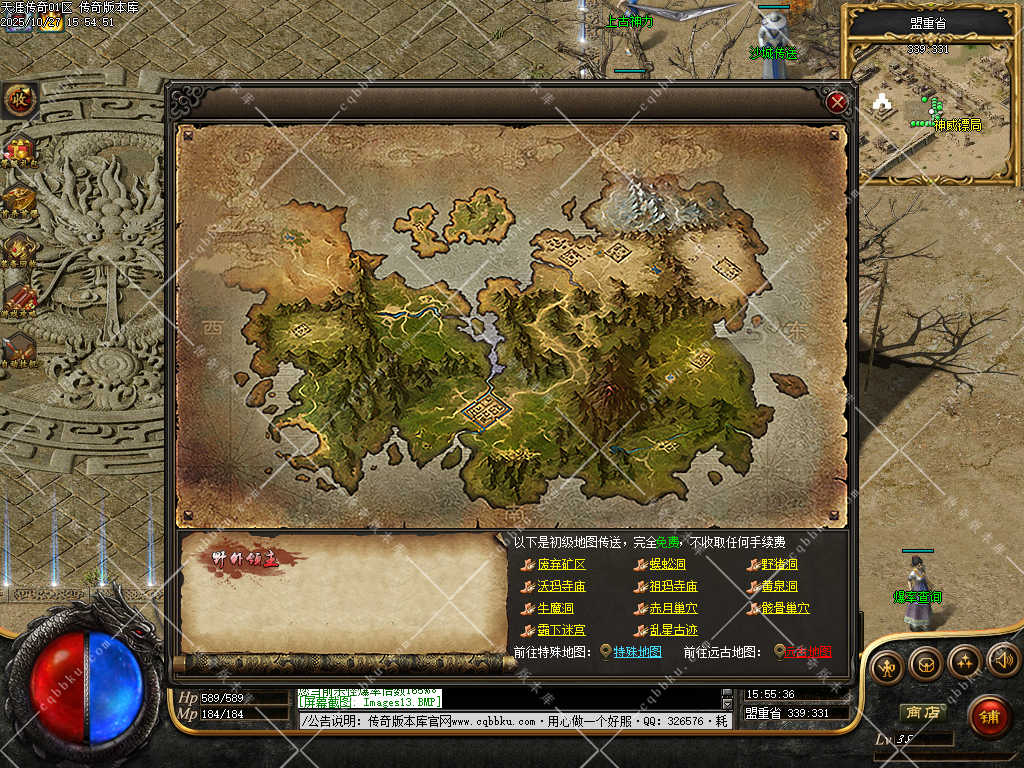This screenshot has width=1024, height=768.
Task: Open the red 远古地图 link
Action: click(x=807, y=652)
